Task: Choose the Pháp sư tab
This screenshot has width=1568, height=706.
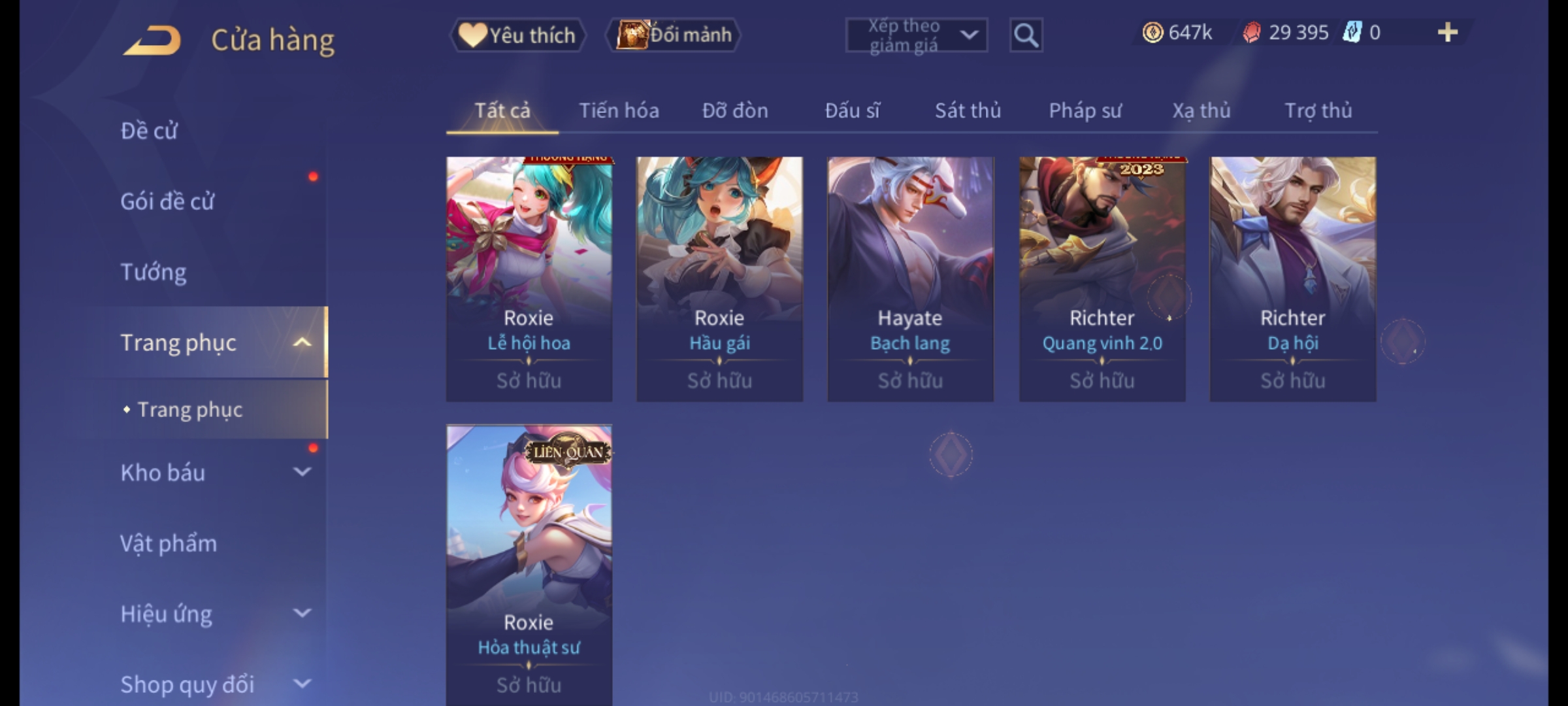Action: tap(1085, 111)
